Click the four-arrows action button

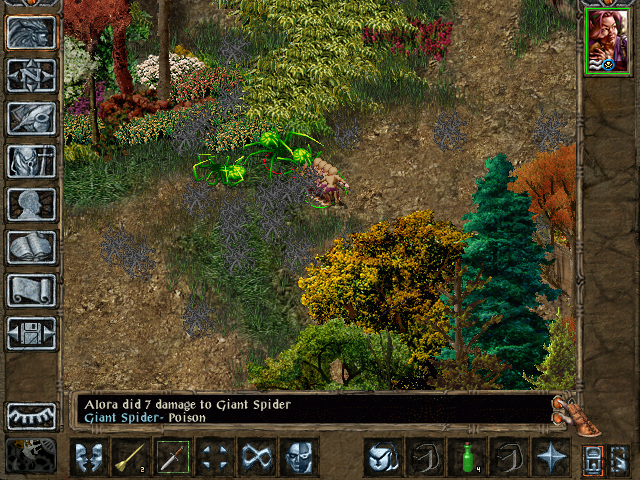(216, 458)
